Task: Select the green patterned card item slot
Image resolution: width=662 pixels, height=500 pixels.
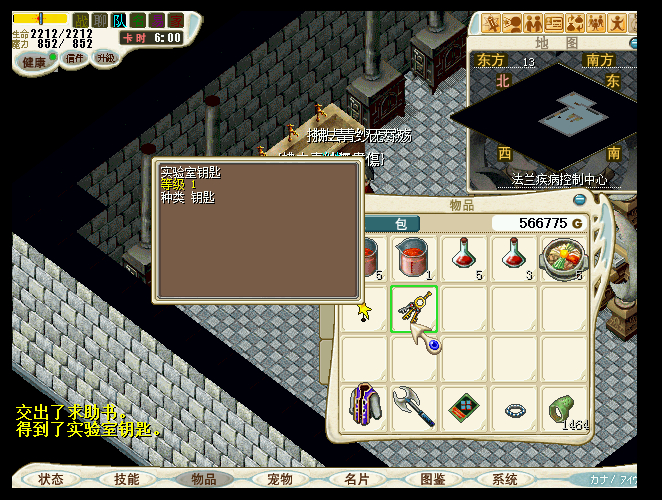Action: 464,407
